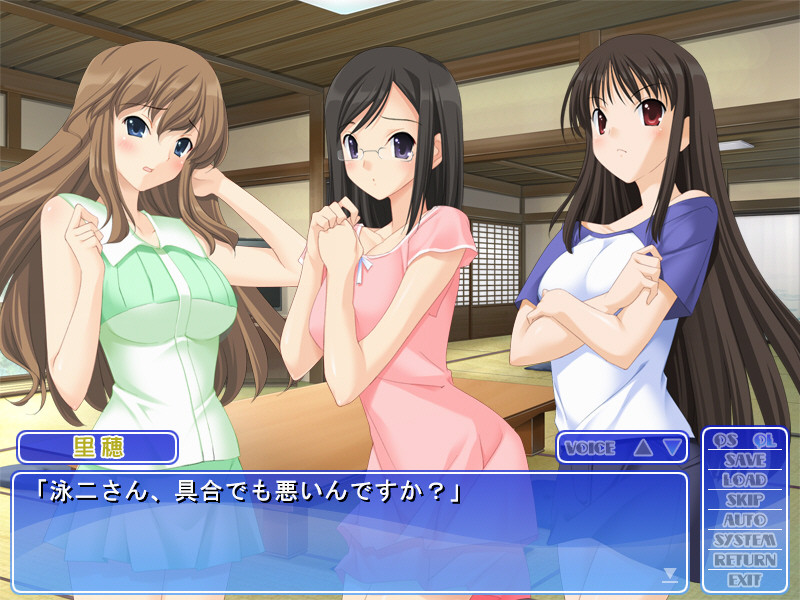Viewport: 800px width, 600px height.
Task: Click the up triangle beside VOICE
Action: 643,448
